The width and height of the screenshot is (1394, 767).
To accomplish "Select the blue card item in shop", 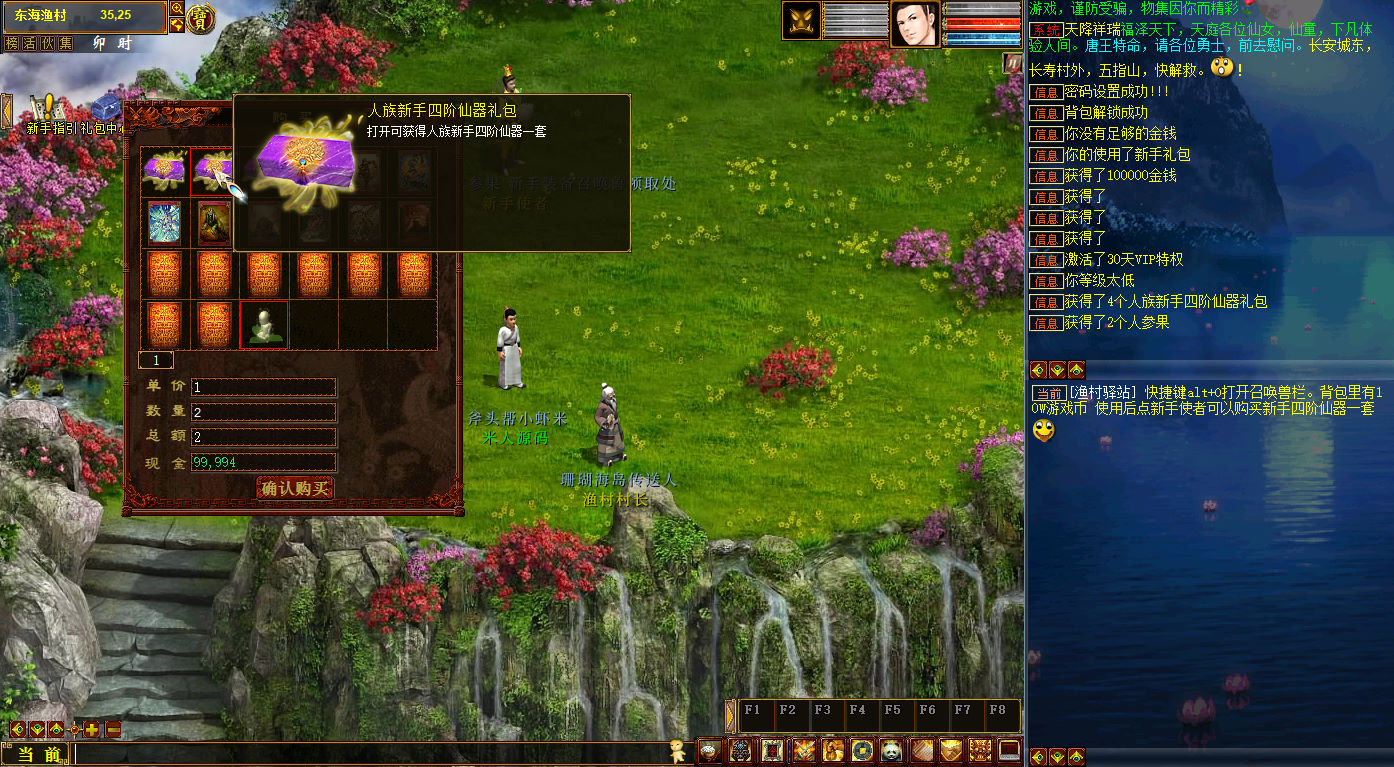I will point(164,222).
